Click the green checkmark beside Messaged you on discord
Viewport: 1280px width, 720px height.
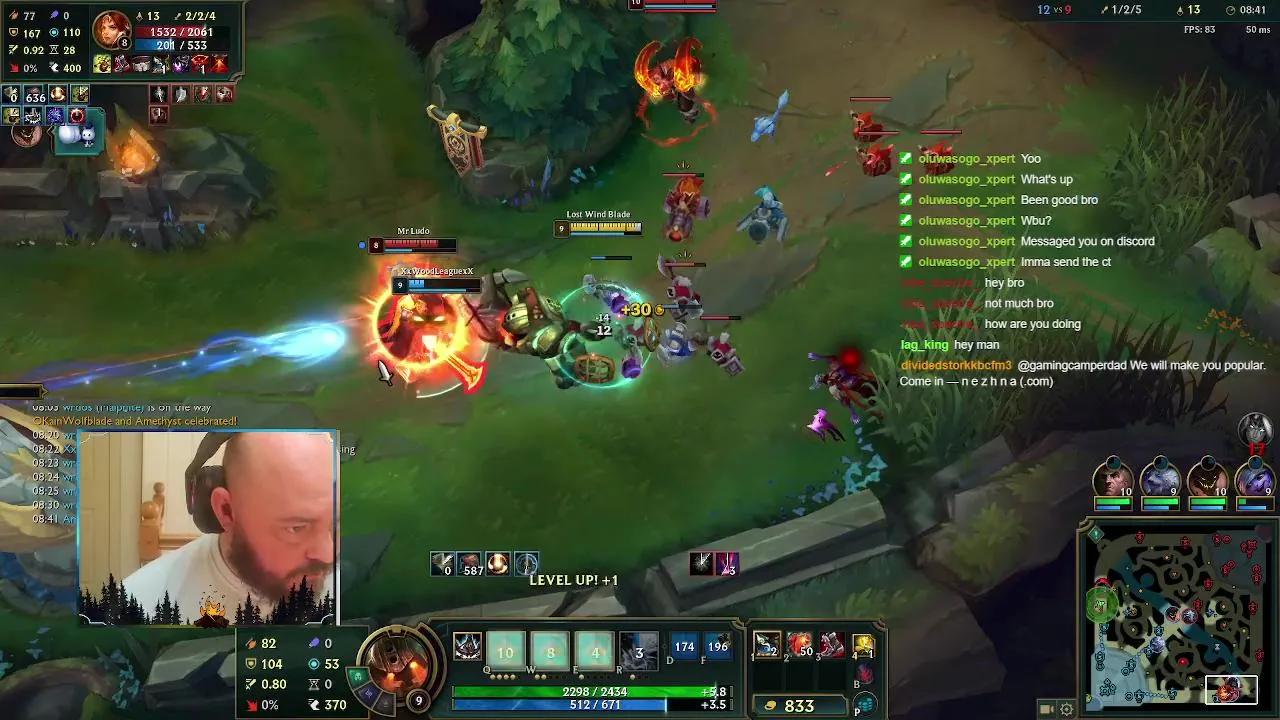click(906, 241)
